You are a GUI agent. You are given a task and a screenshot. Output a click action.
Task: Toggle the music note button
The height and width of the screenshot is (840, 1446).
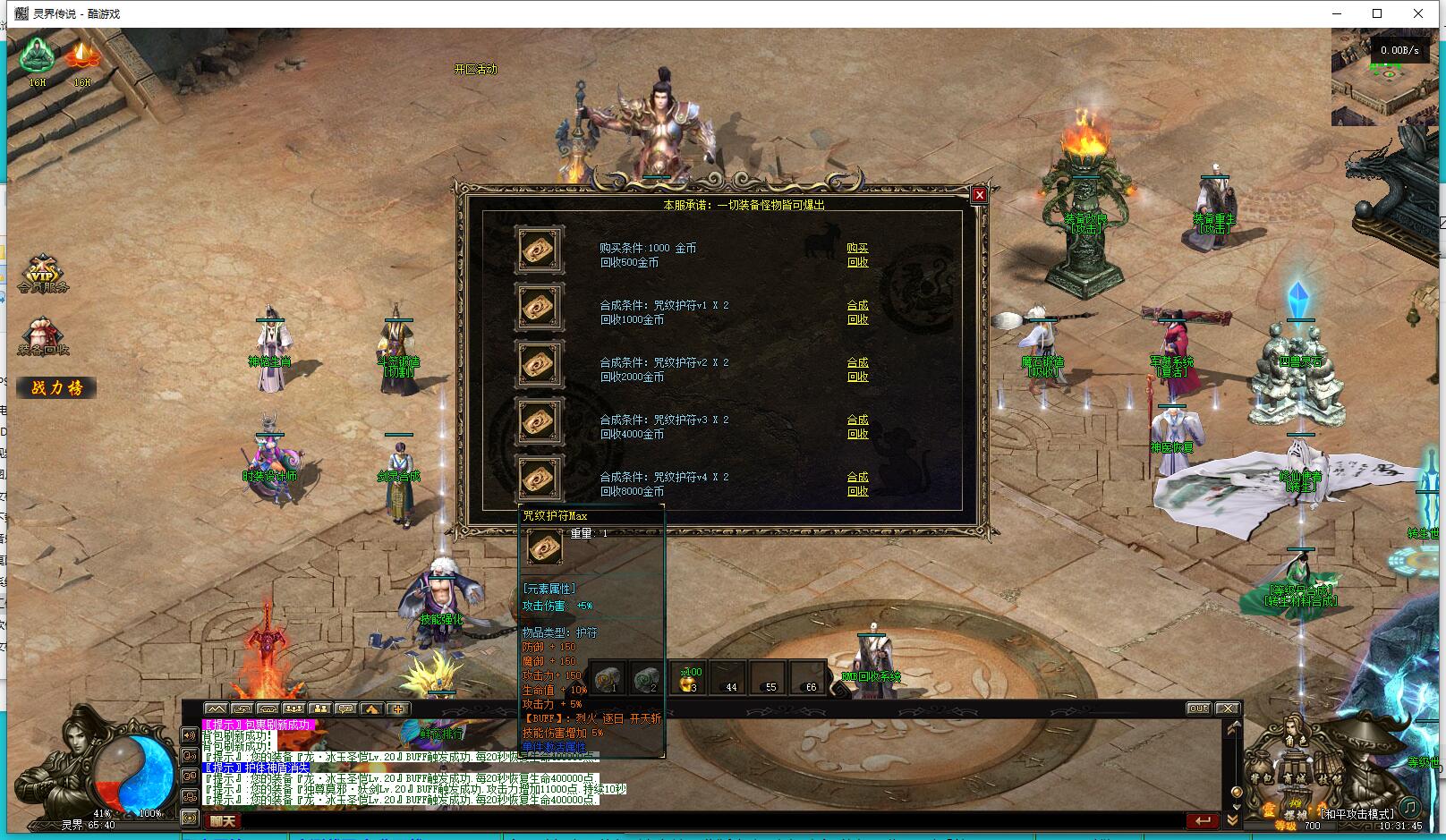1408,806
